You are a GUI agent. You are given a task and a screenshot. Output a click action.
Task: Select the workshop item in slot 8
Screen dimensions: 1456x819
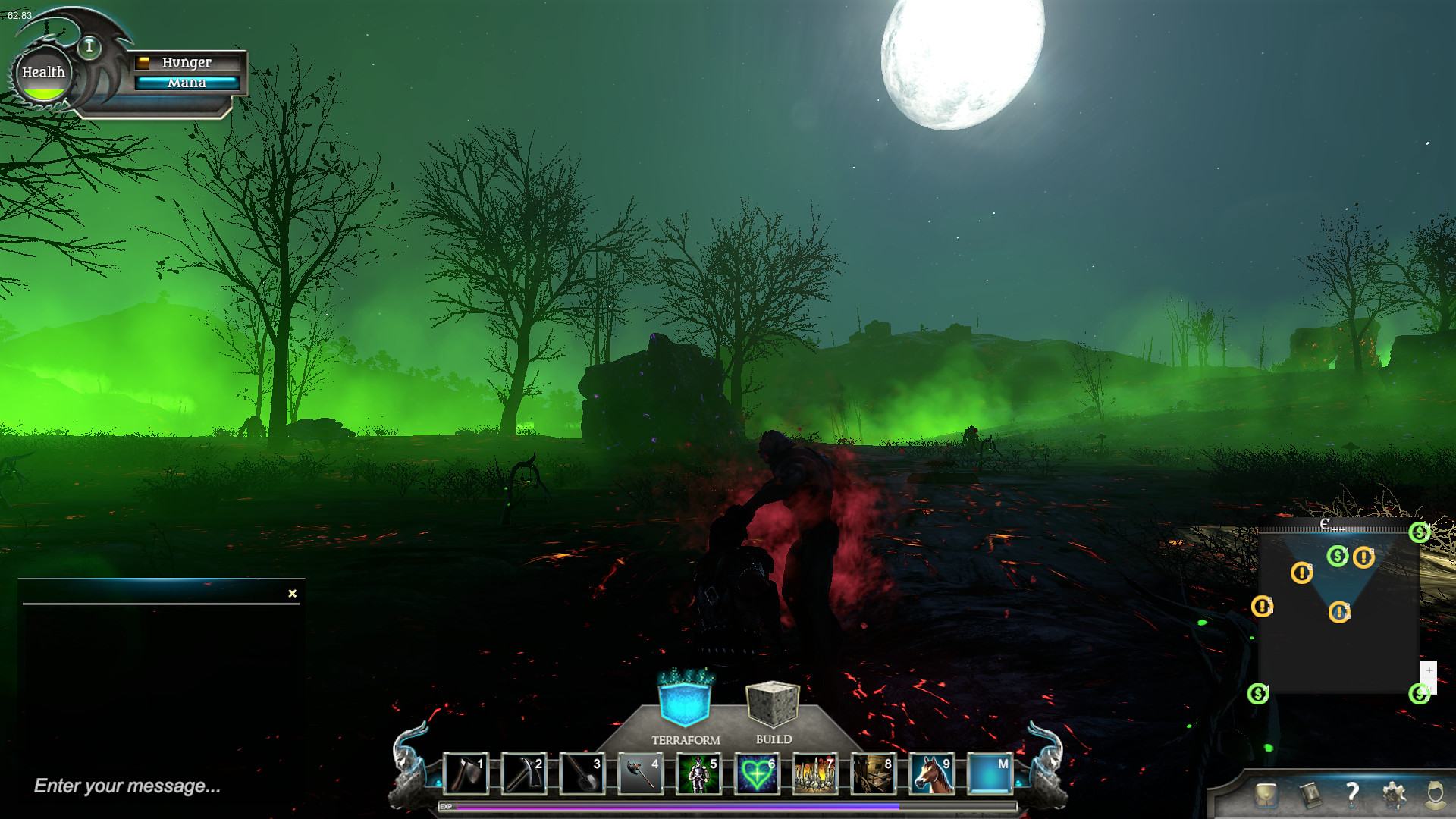tap(874, 774)
